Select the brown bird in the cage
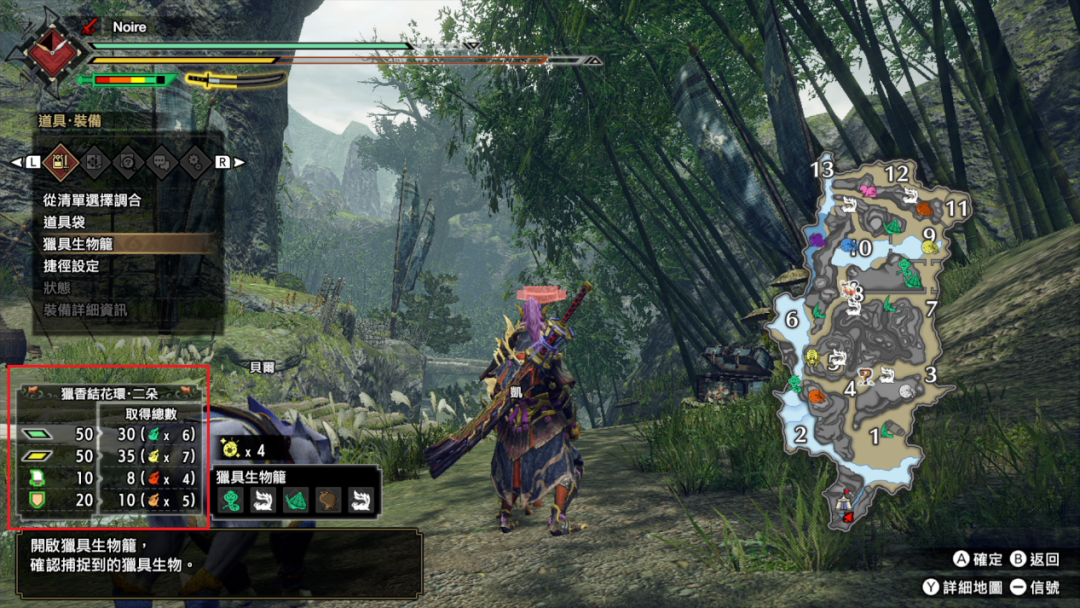The width and height of the screenshot is (1080, 608). point(328,500)
